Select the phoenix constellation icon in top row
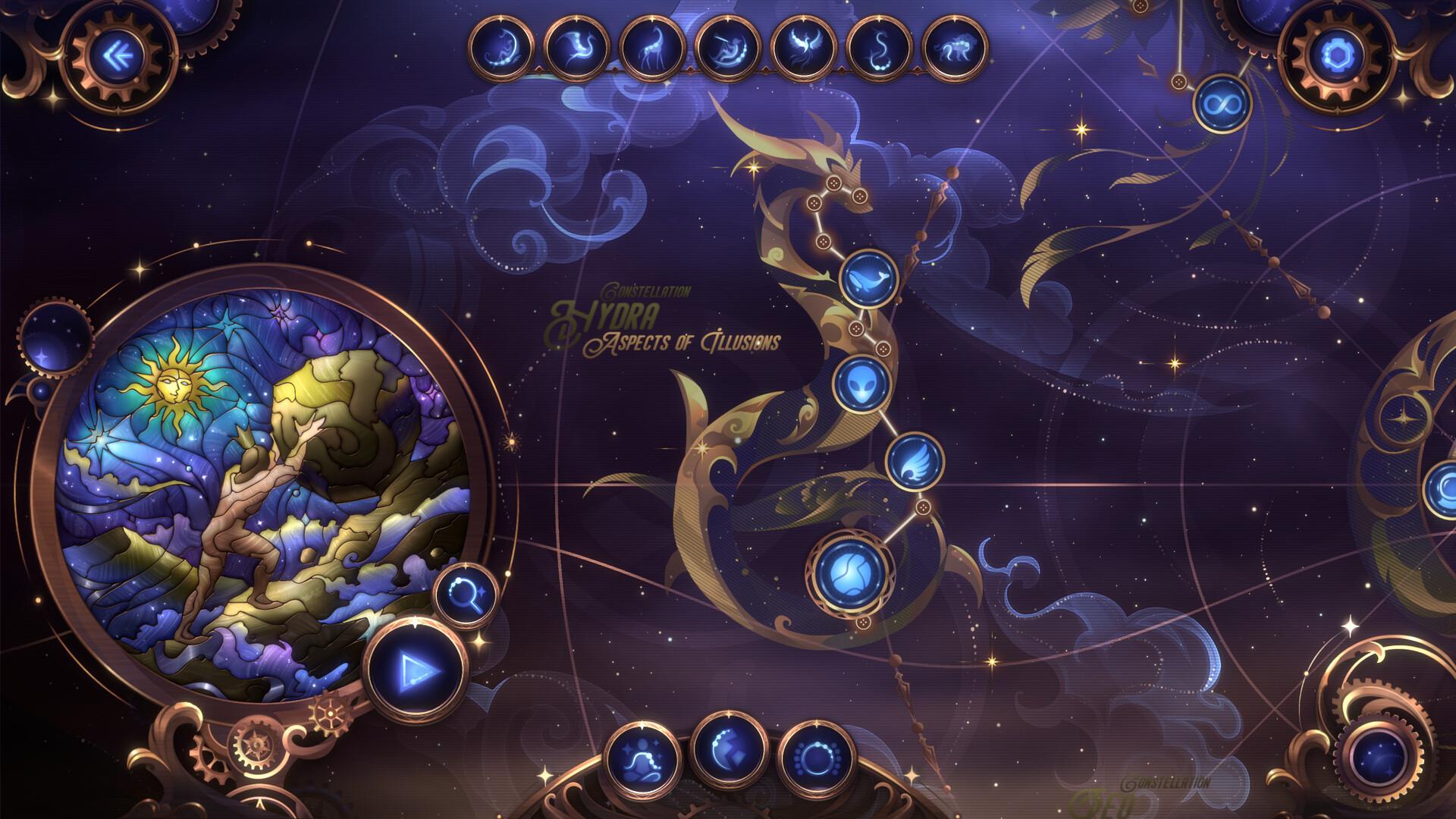This screenshot has width=1456, height=819. click(x=801, y=47)
